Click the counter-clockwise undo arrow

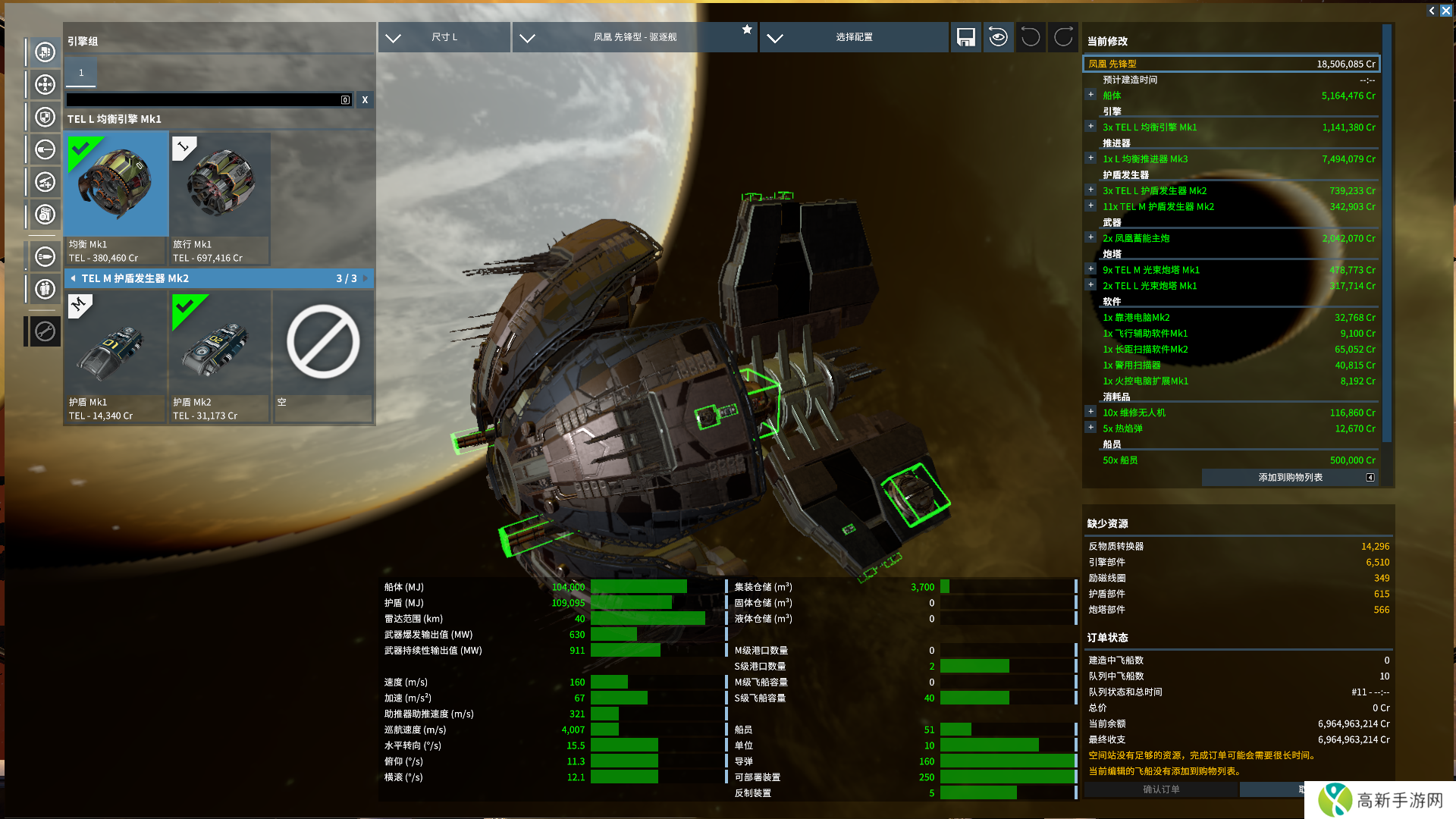pos(1030,37)
